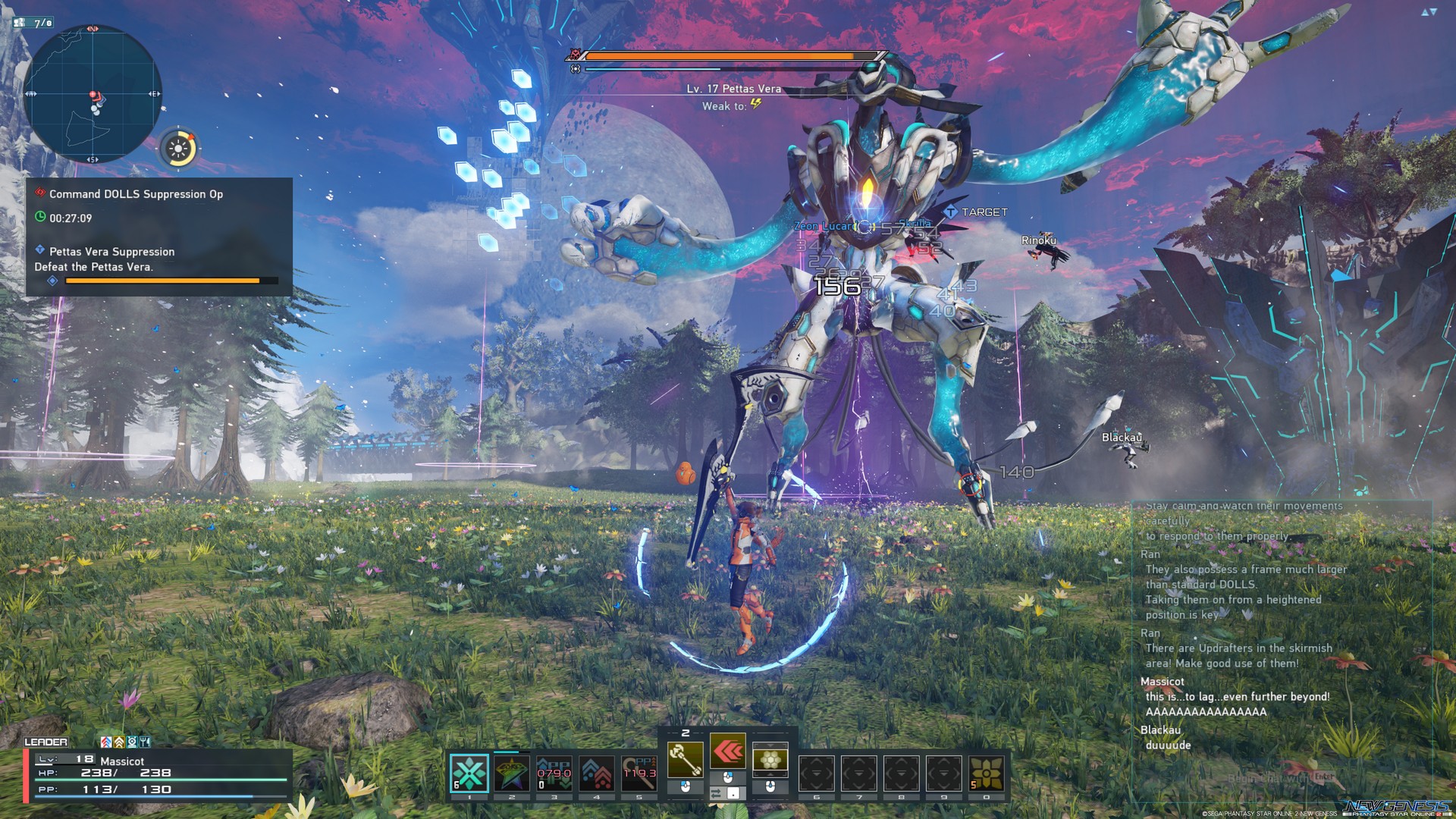Select the equipped weapon icon on the main palette
The width and height of the screenshot is (1456, 819).
tap(685, 759)
